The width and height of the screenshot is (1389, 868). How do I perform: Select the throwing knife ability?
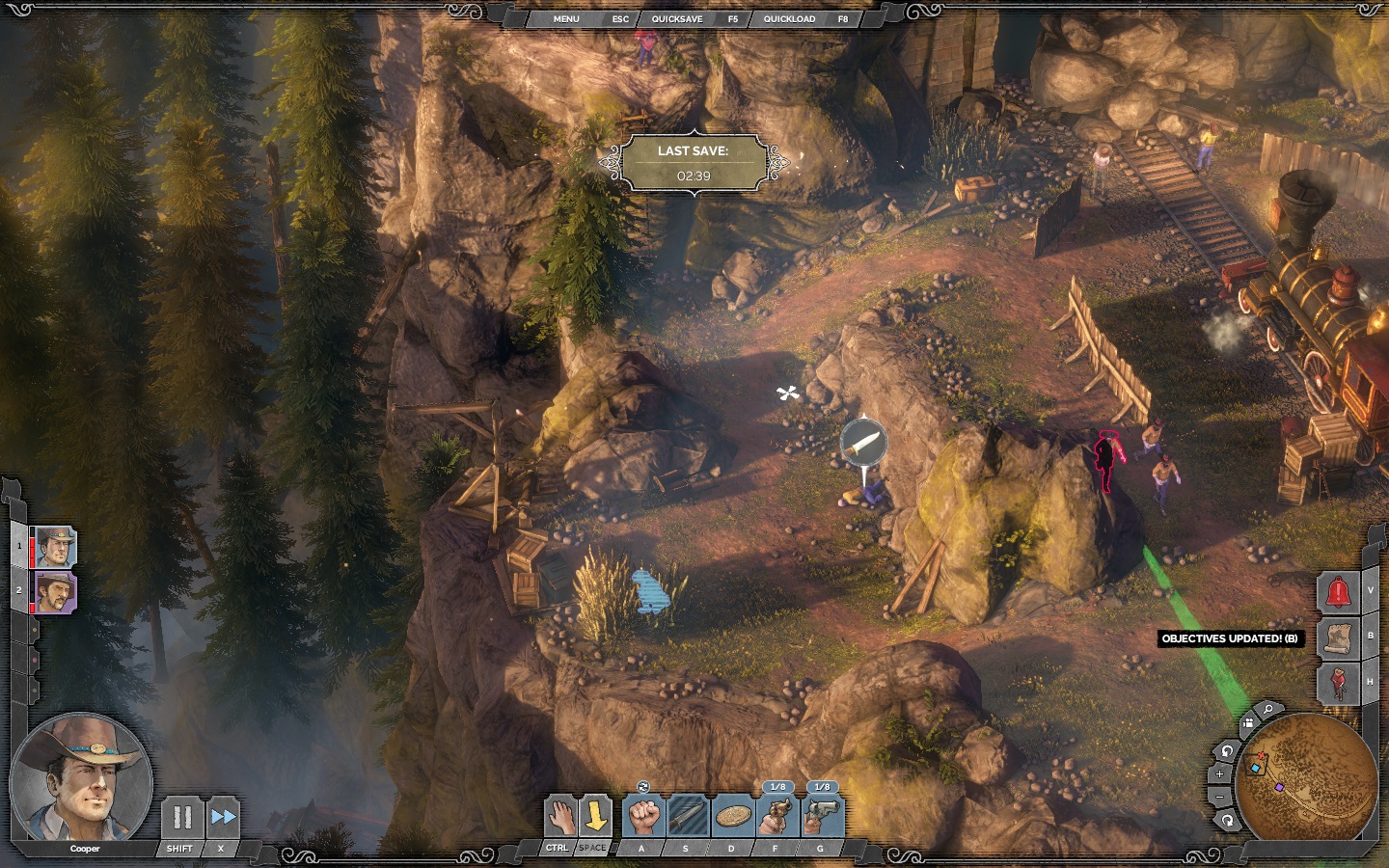tap(688, 817)
